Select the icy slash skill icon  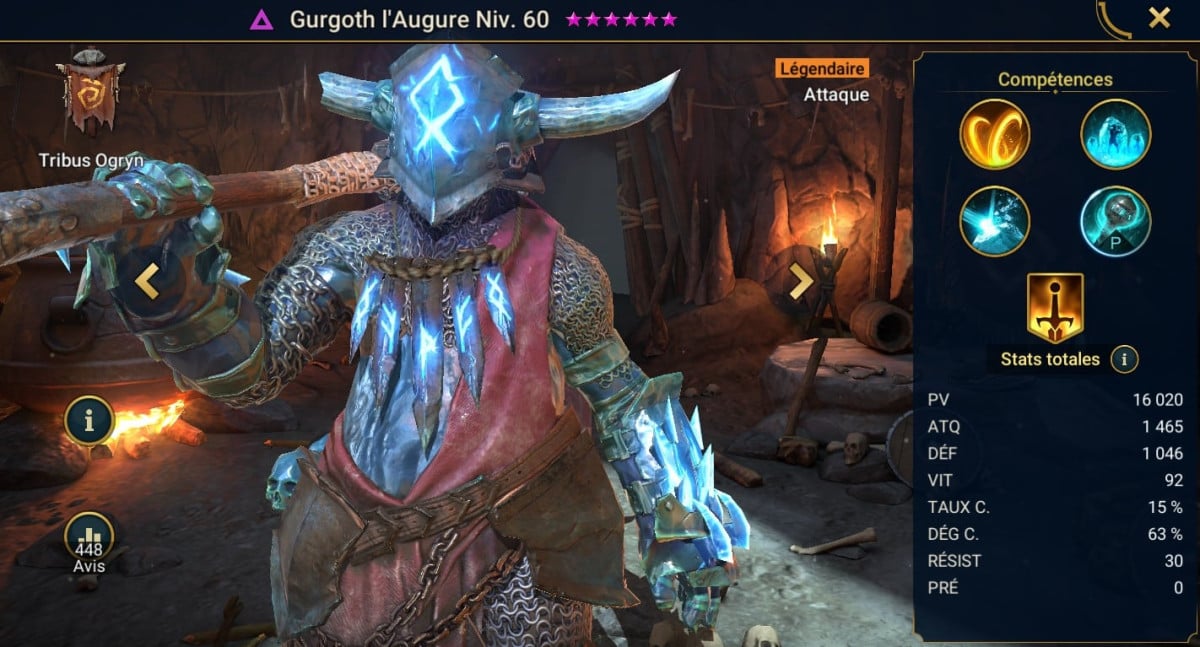995,221
